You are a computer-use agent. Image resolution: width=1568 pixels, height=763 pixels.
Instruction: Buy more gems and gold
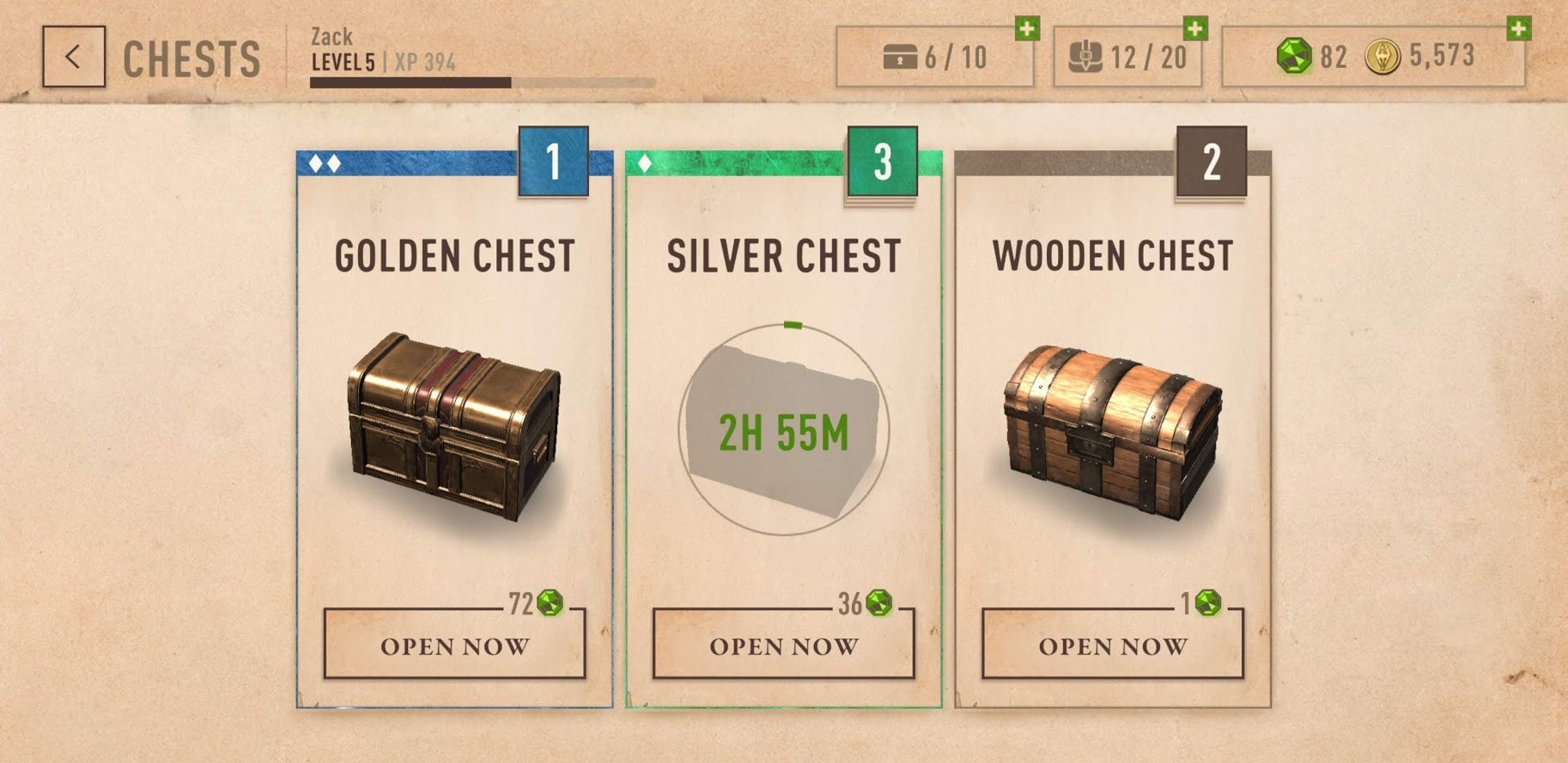1518,29
